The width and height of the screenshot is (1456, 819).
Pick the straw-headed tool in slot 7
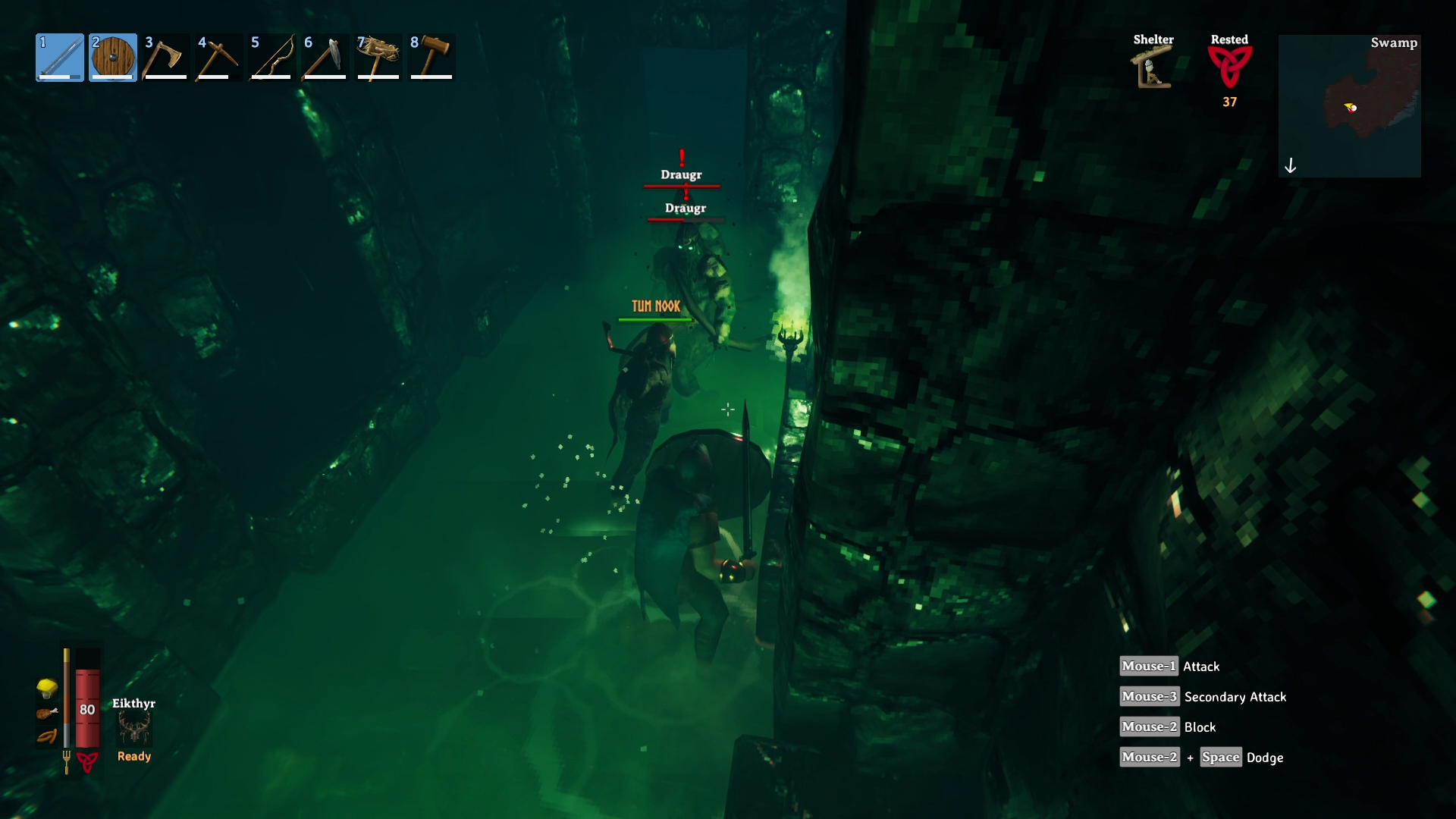(378, 58)
